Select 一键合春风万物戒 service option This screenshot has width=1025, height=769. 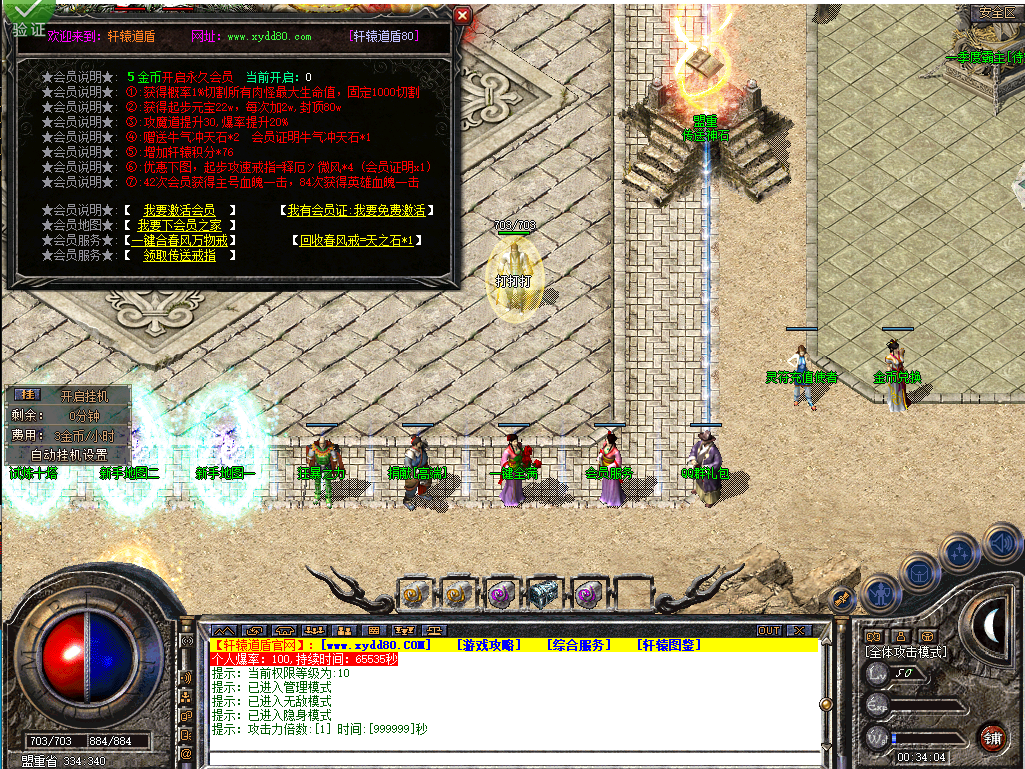pyautogui.click(x=179, y=240)
